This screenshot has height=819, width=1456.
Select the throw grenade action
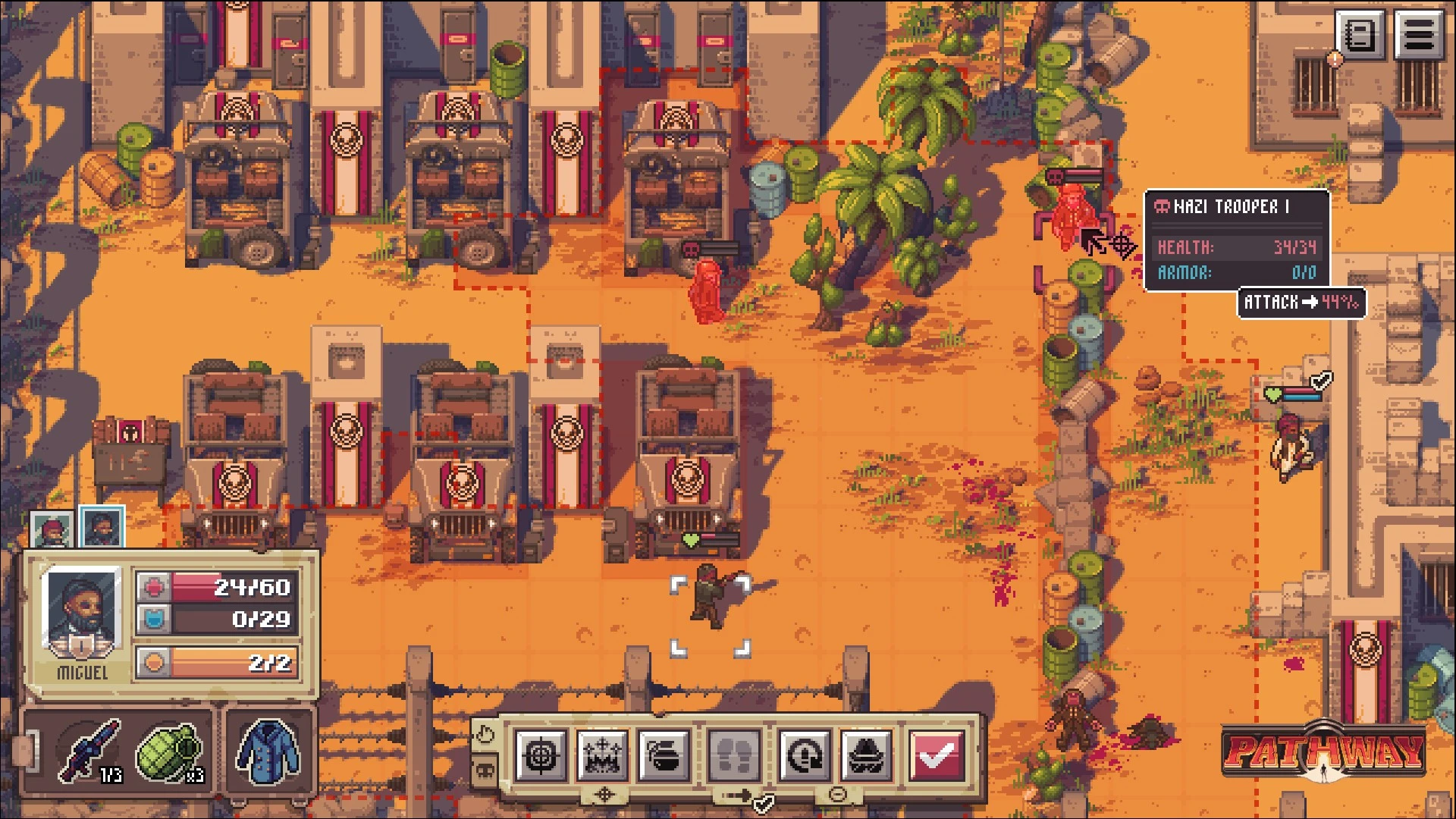click(x=664, y=755)
